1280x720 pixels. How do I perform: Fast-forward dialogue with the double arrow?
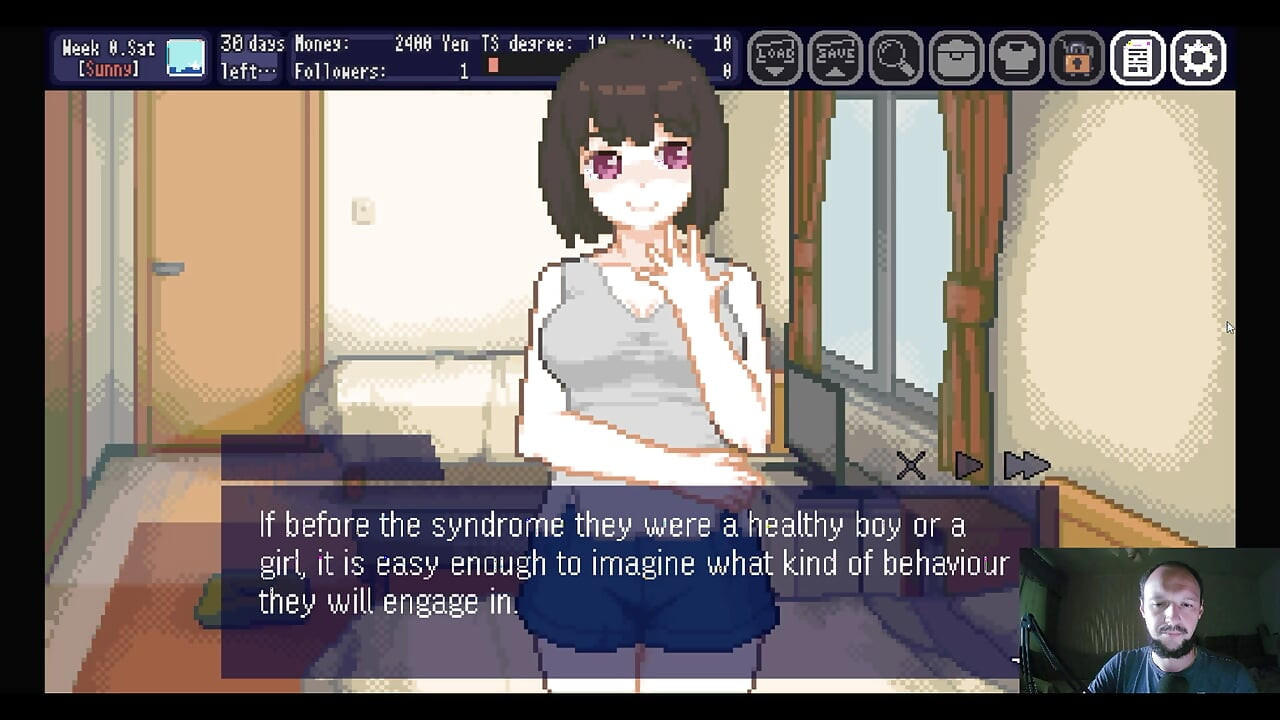pos(1026,465)
